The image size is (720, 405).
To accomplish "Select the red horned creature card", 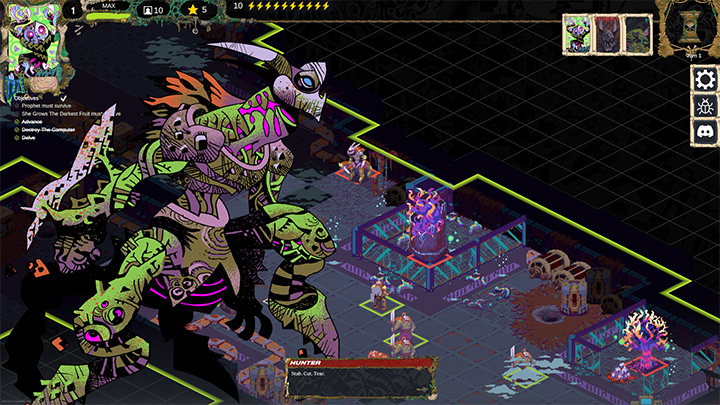I will 608,35.
